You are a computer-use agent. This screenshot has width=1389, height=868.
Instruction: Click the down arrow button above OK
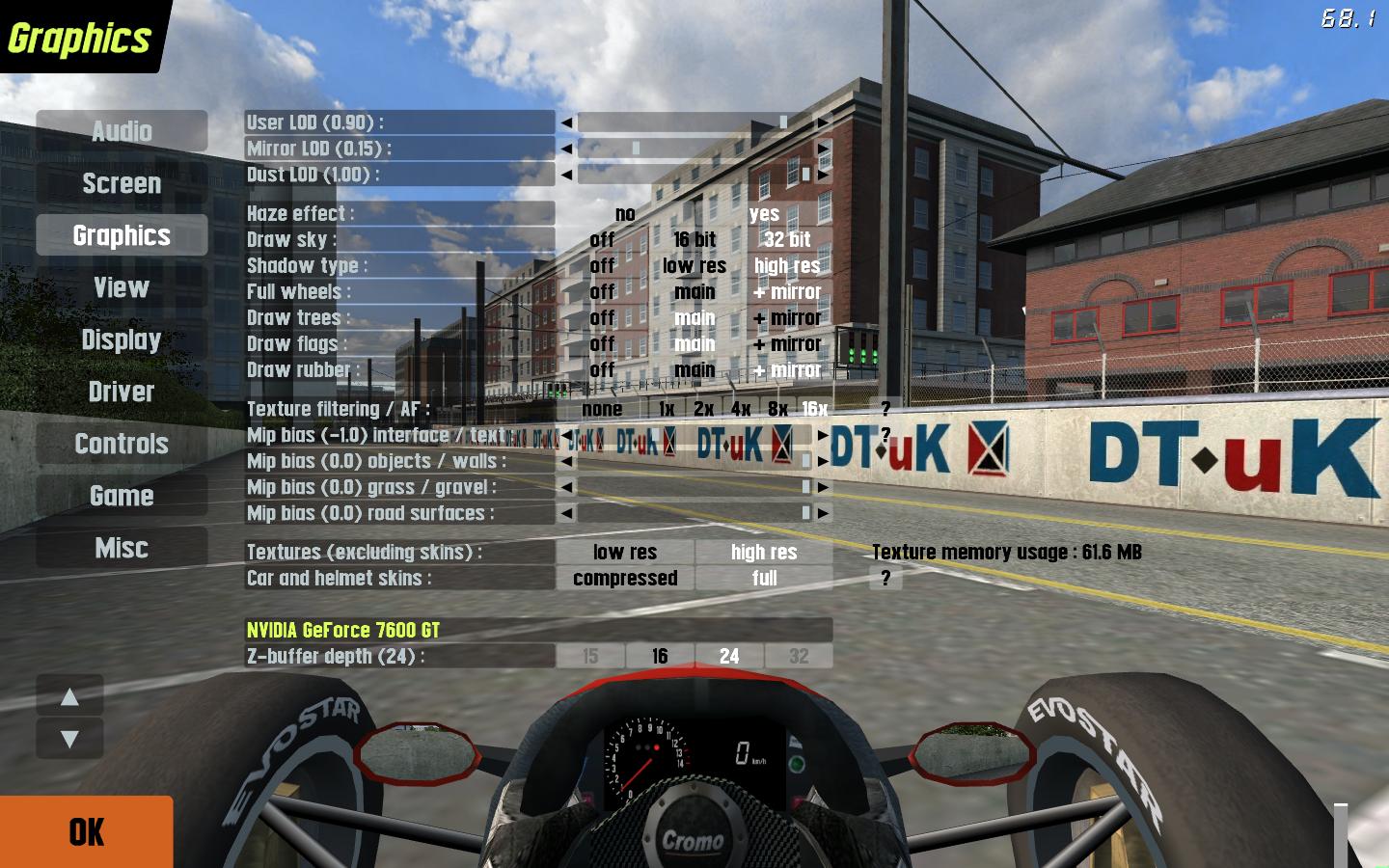pyautogui.click(x=69, y=739)
